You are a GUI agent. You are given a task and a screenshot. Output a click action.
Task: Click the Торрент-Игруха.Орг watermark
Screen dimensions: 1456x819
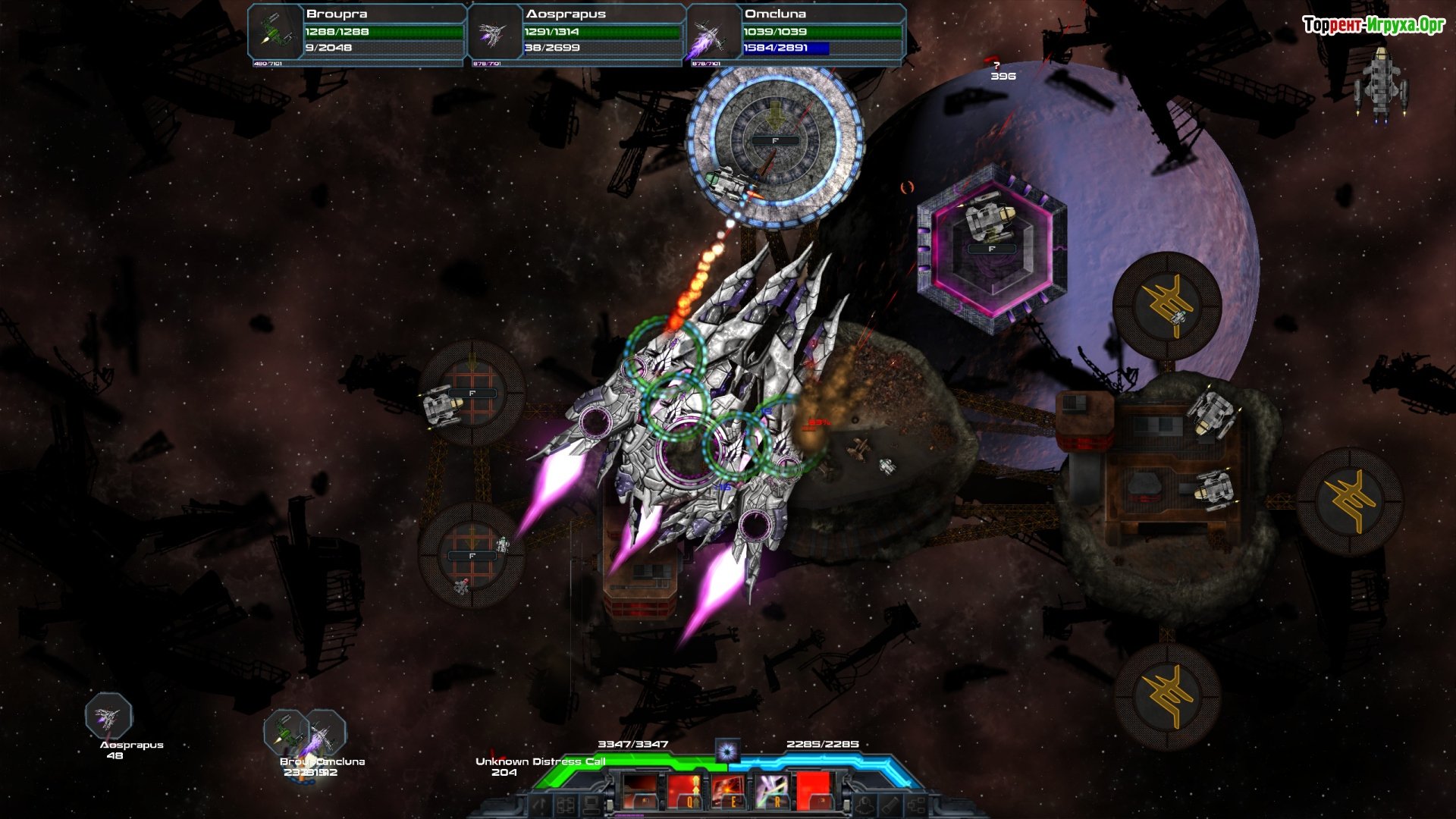1373,26
